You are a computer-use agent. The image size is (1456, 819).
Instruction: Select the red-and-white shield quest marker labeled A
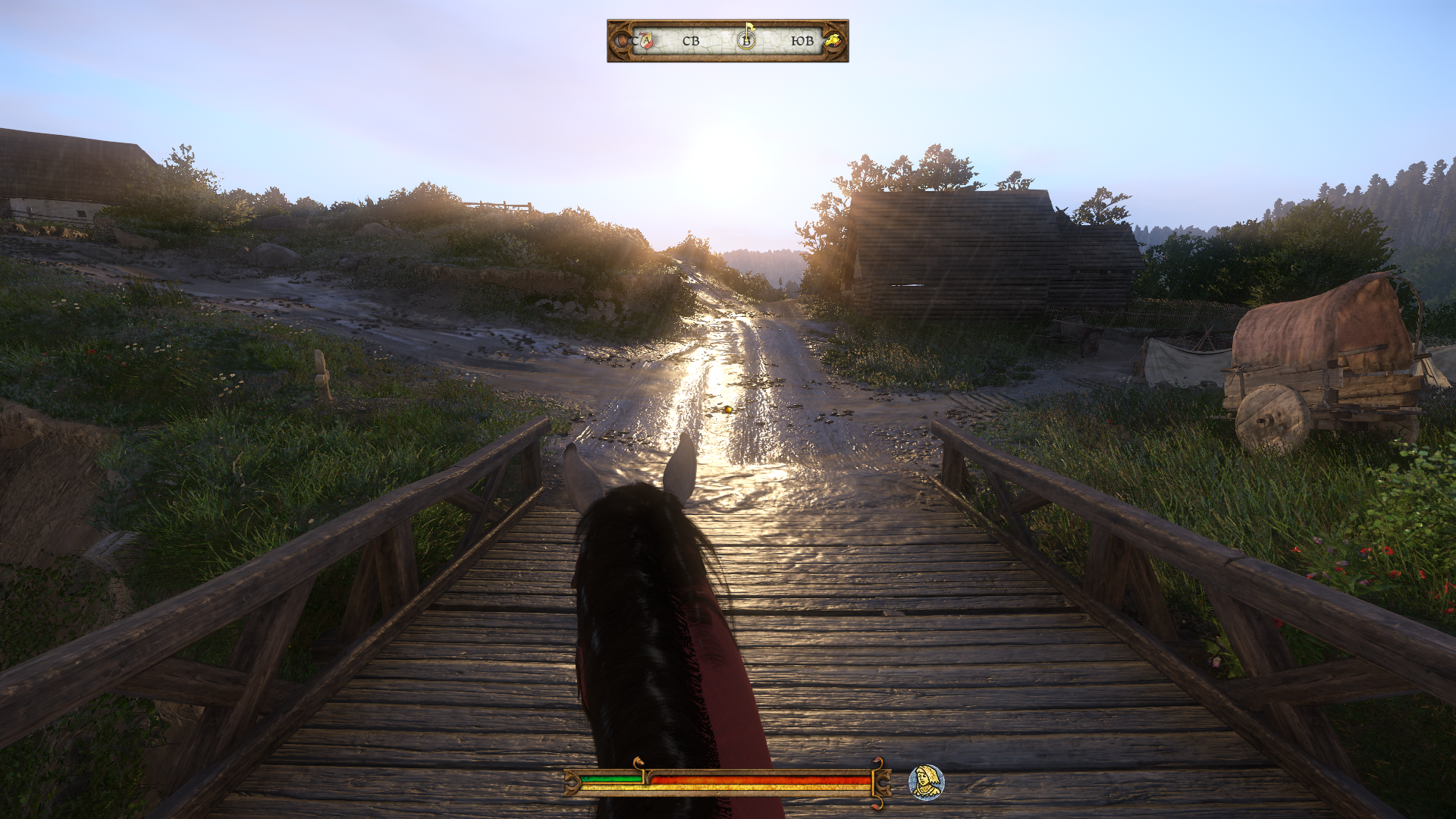coord(645,41)
